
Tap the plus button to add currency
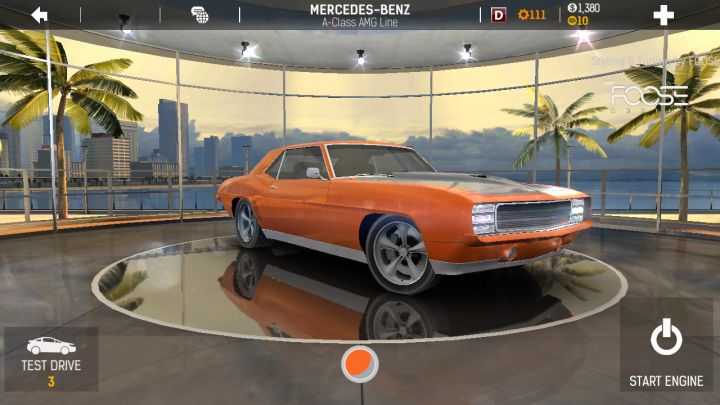[663, 15]
